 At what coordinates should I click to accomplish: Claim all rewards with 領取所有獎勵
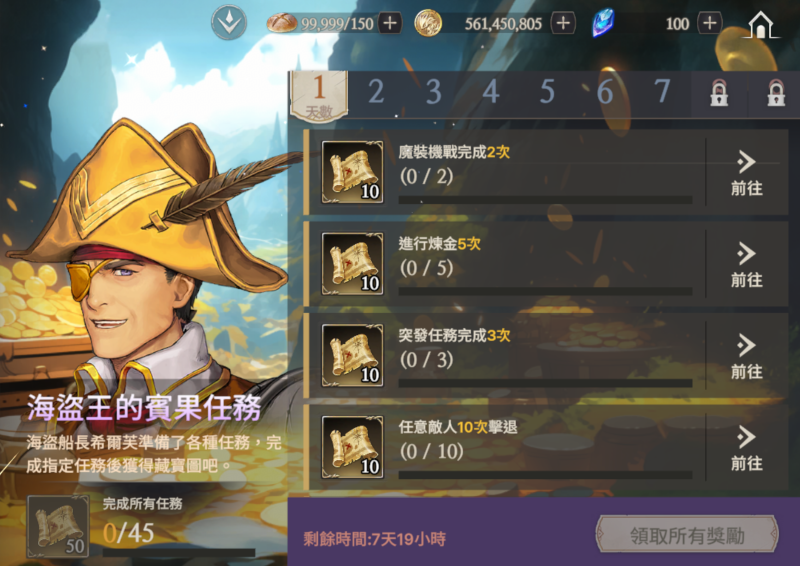pyautogui.click(x=686, y=535)
